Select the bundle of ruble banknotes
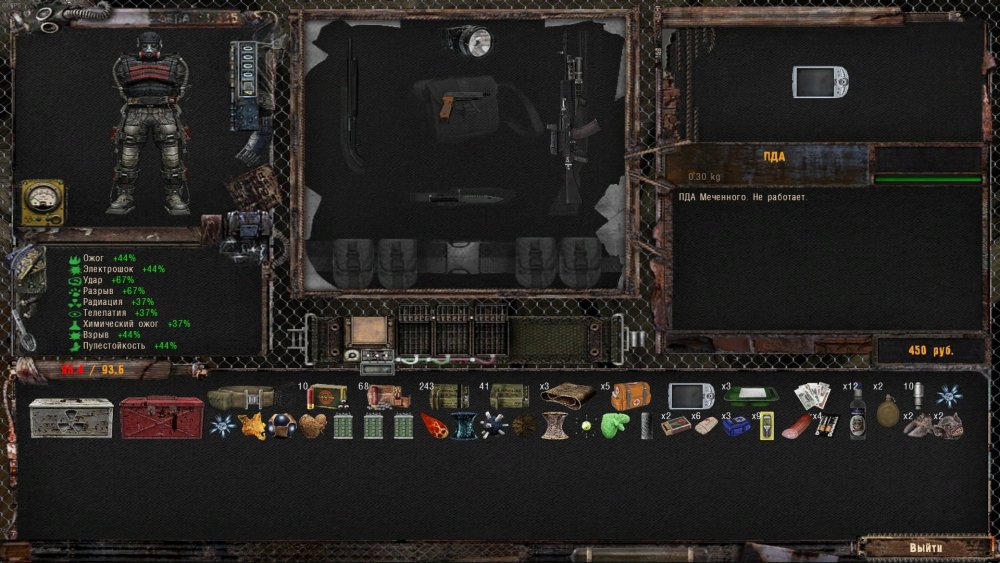This screenshot has height=563, width=1000. [x=811, y=397]
